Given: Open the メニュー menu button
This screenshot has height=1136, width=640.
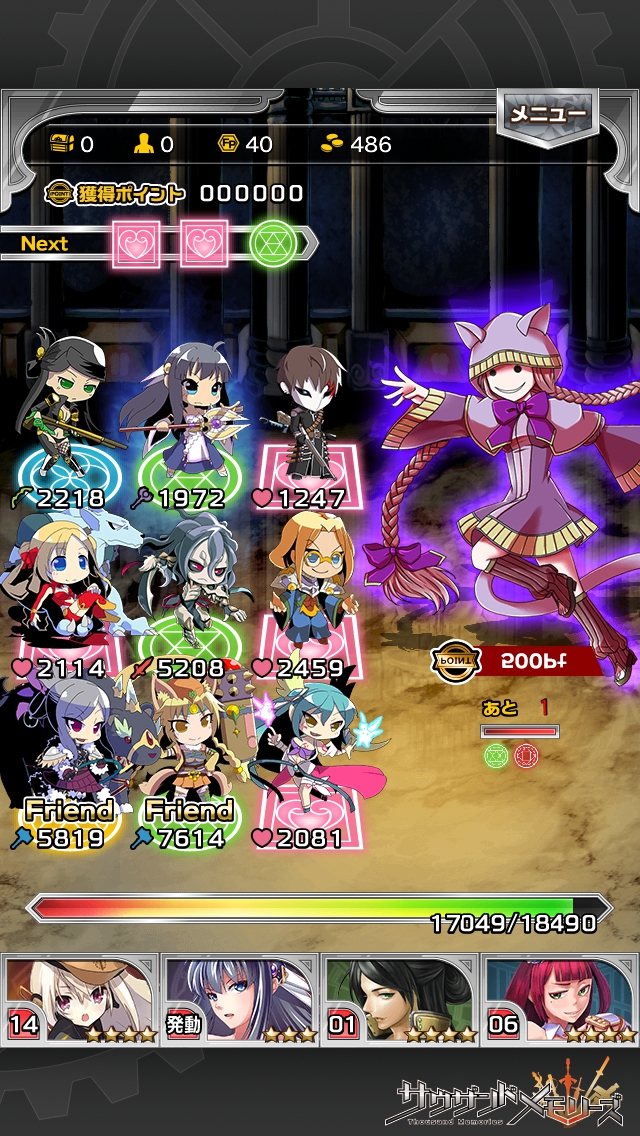Looking at the screenshot, I should (x=548, y=116).
